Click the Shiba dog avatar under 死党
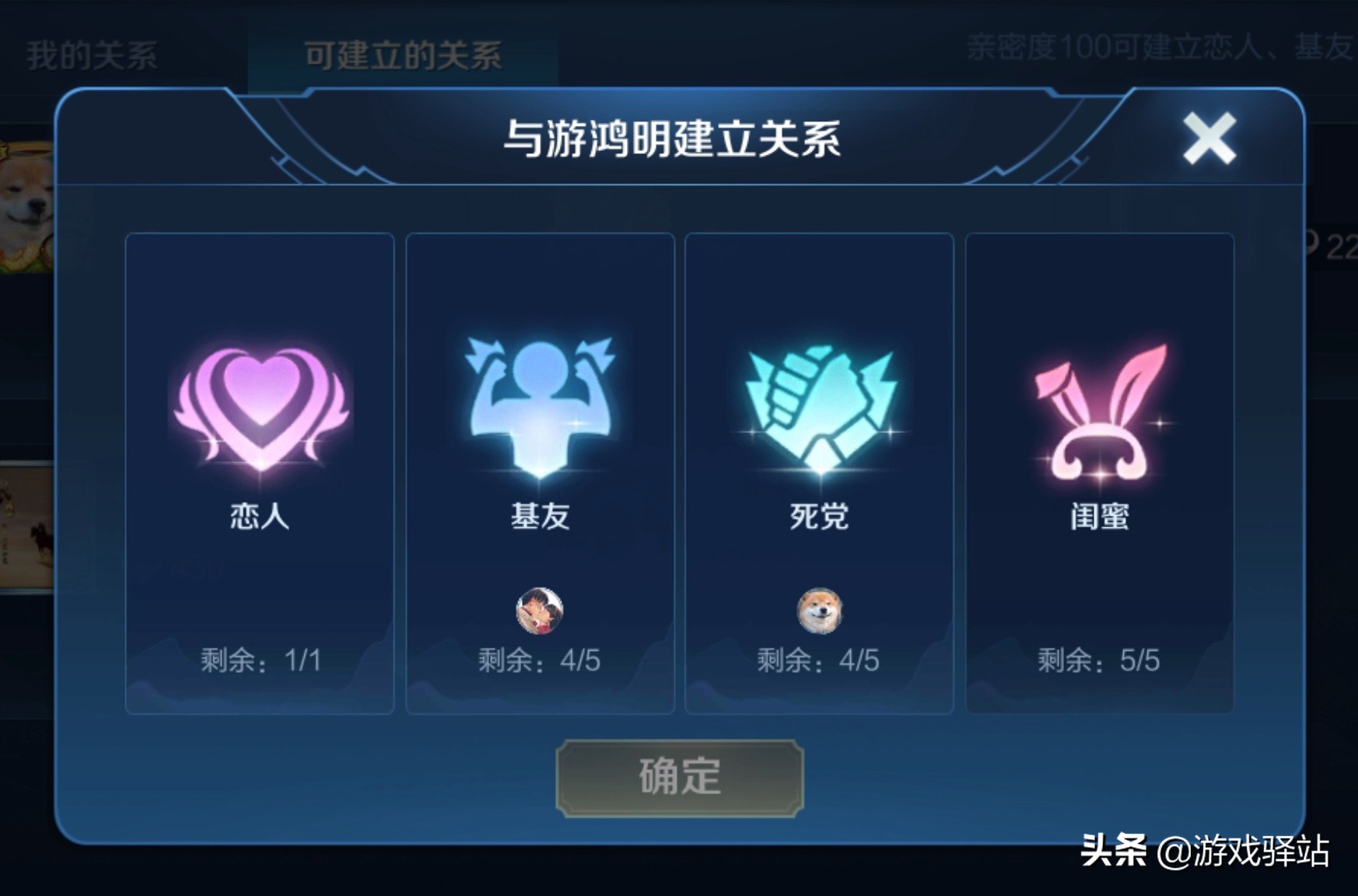The image size is (1358, 896). point(819,611)
